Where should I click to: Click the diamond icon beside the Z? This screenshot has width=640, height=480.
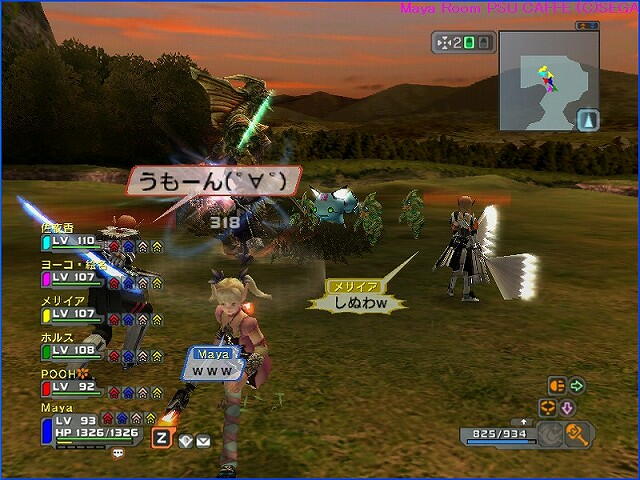185,440
